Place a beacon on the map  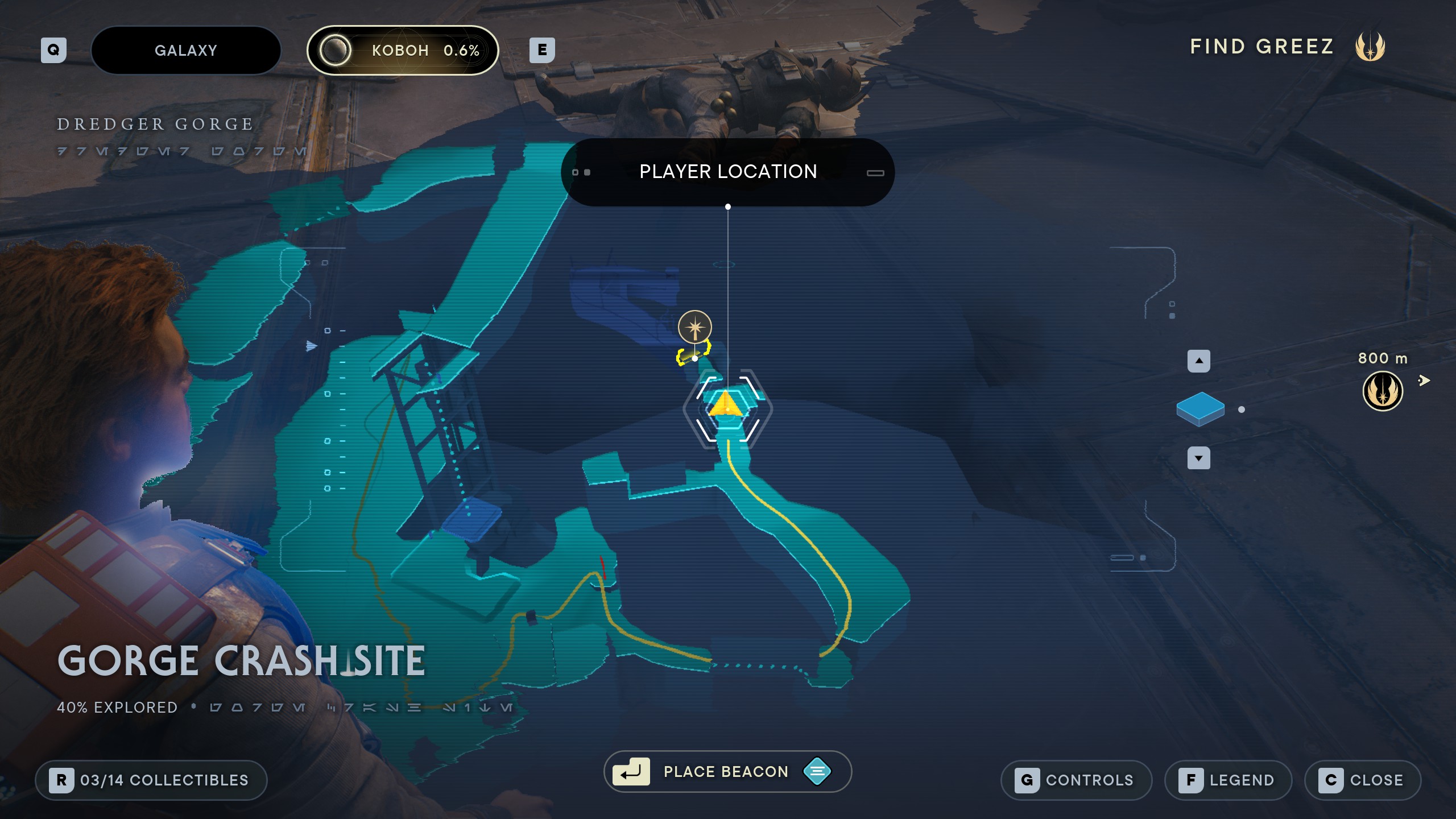point(727,772)
